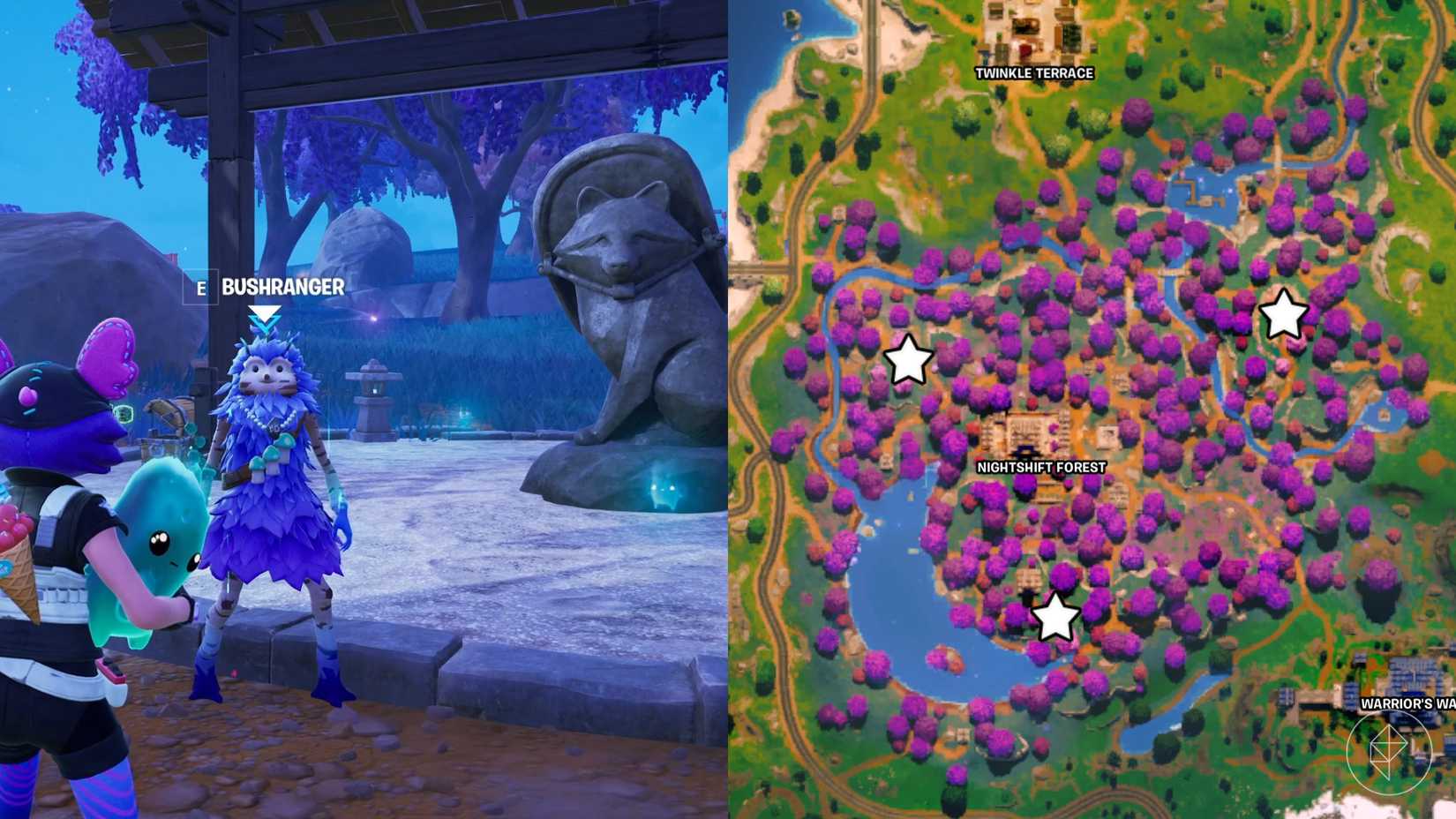Open the TWINKLE TERRACE location label

1032,75
